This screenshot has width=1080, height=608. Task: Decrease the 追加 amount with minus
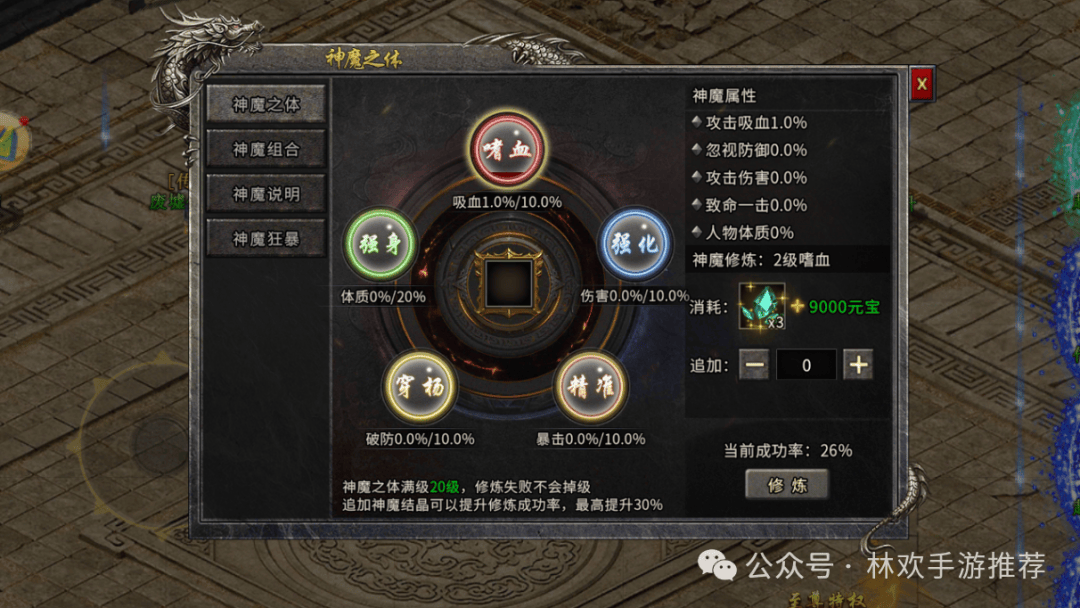(755, 365)
